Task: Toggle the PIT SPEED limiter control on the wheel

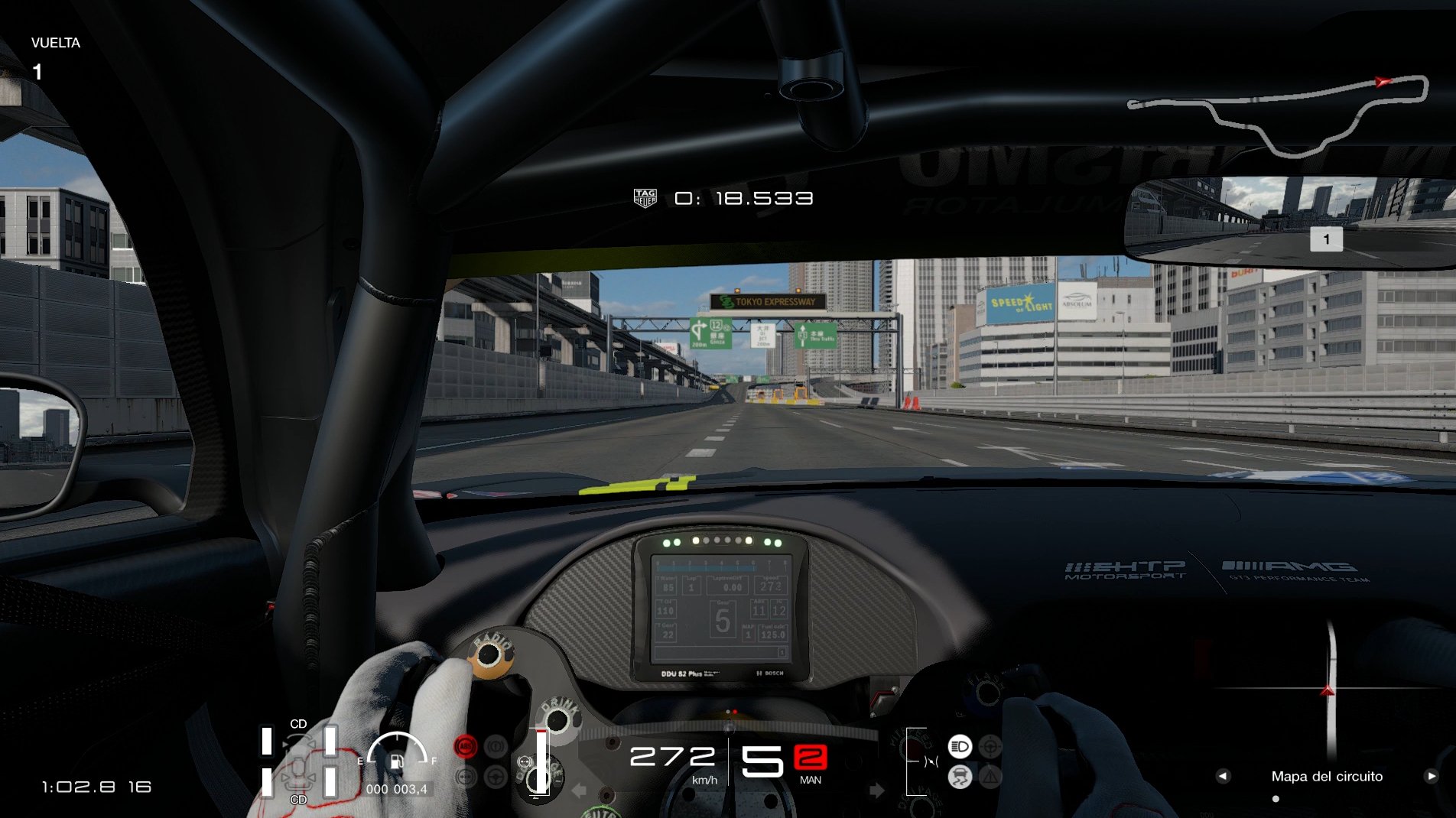Action: point(914,745)
